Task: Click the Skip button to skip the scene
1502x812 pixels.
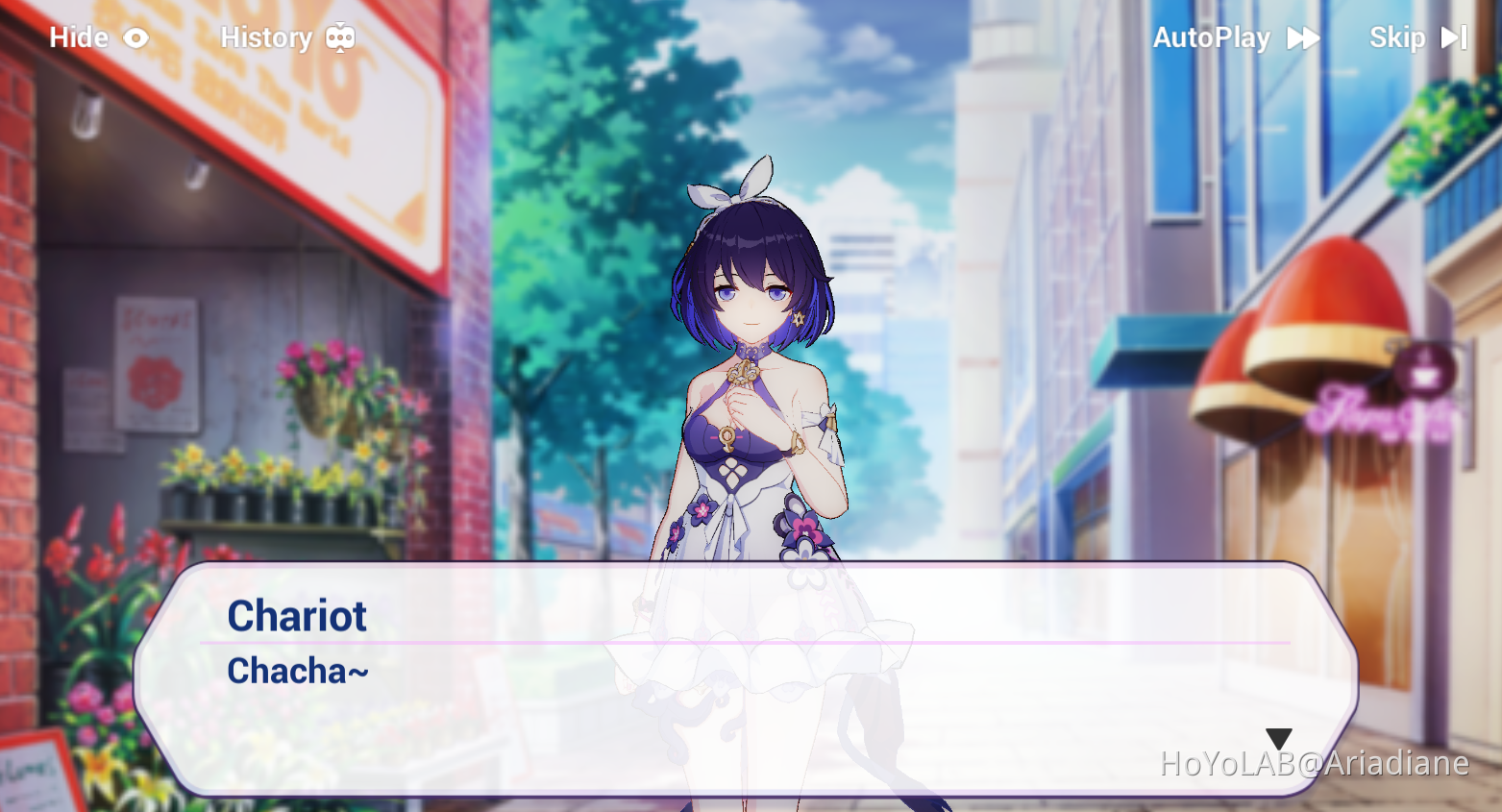Action: (x=1395, y=37)
